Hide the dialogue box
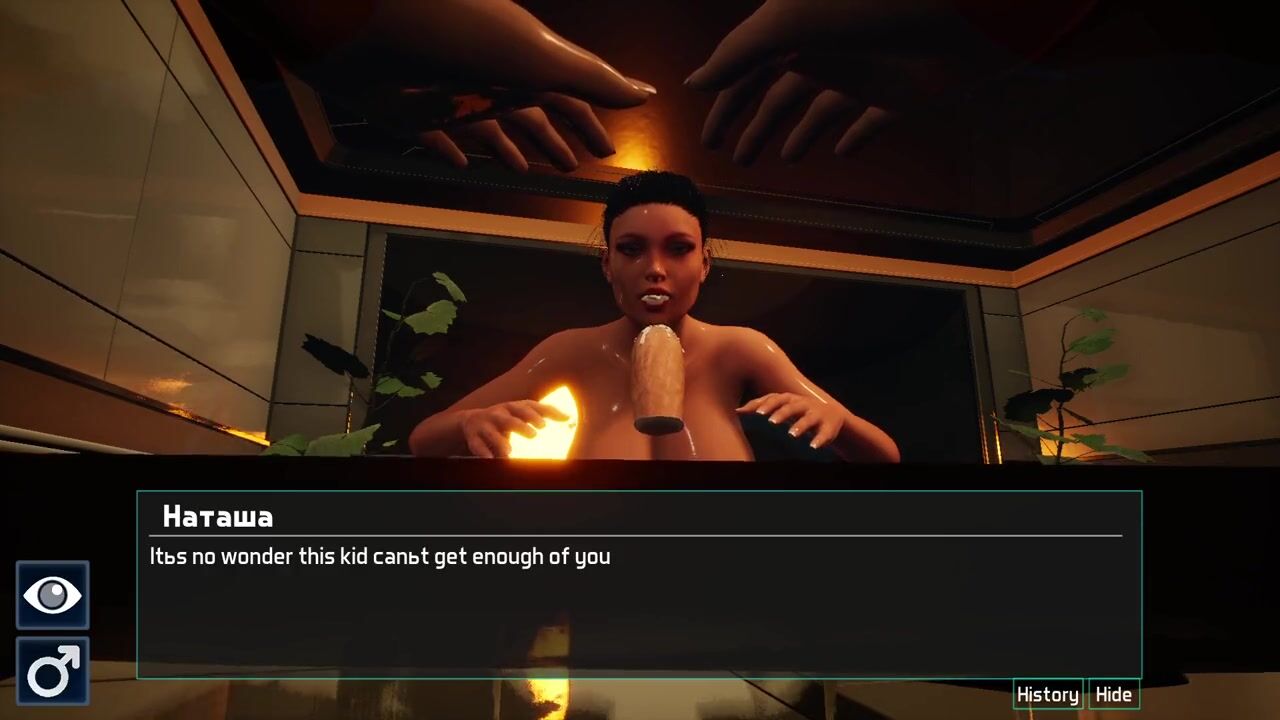The height and width of the screenshot is (720, 1280). 1113,694
